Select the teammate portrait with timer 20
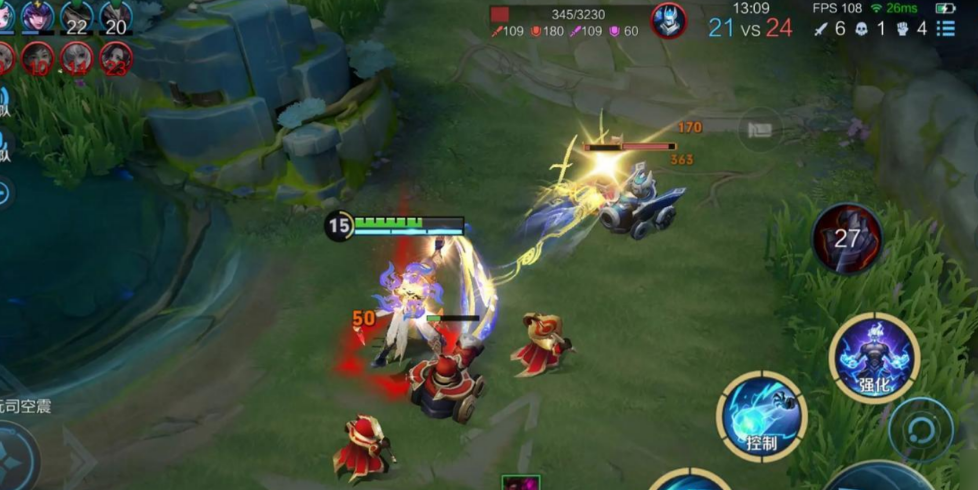The height and width of the screenshot is (490, 978). 116,20
